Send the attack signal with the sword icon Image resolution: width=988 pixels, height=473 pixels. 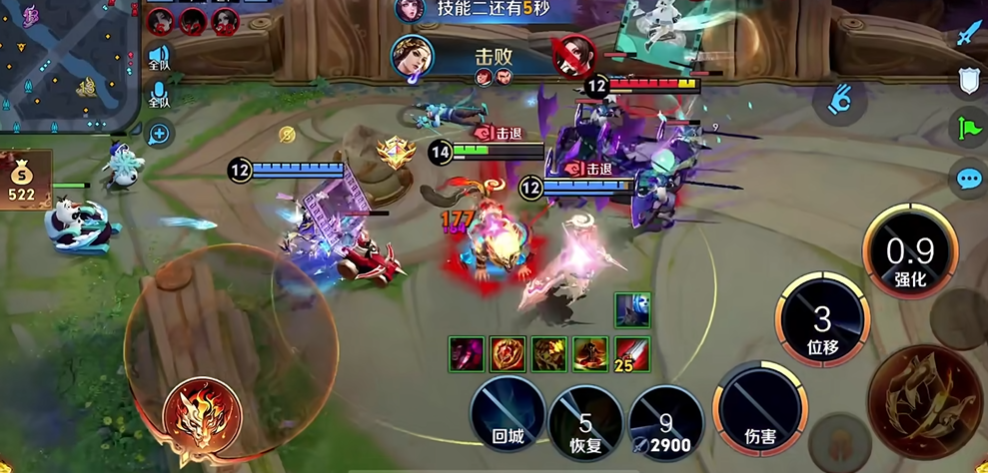point(969,35)
